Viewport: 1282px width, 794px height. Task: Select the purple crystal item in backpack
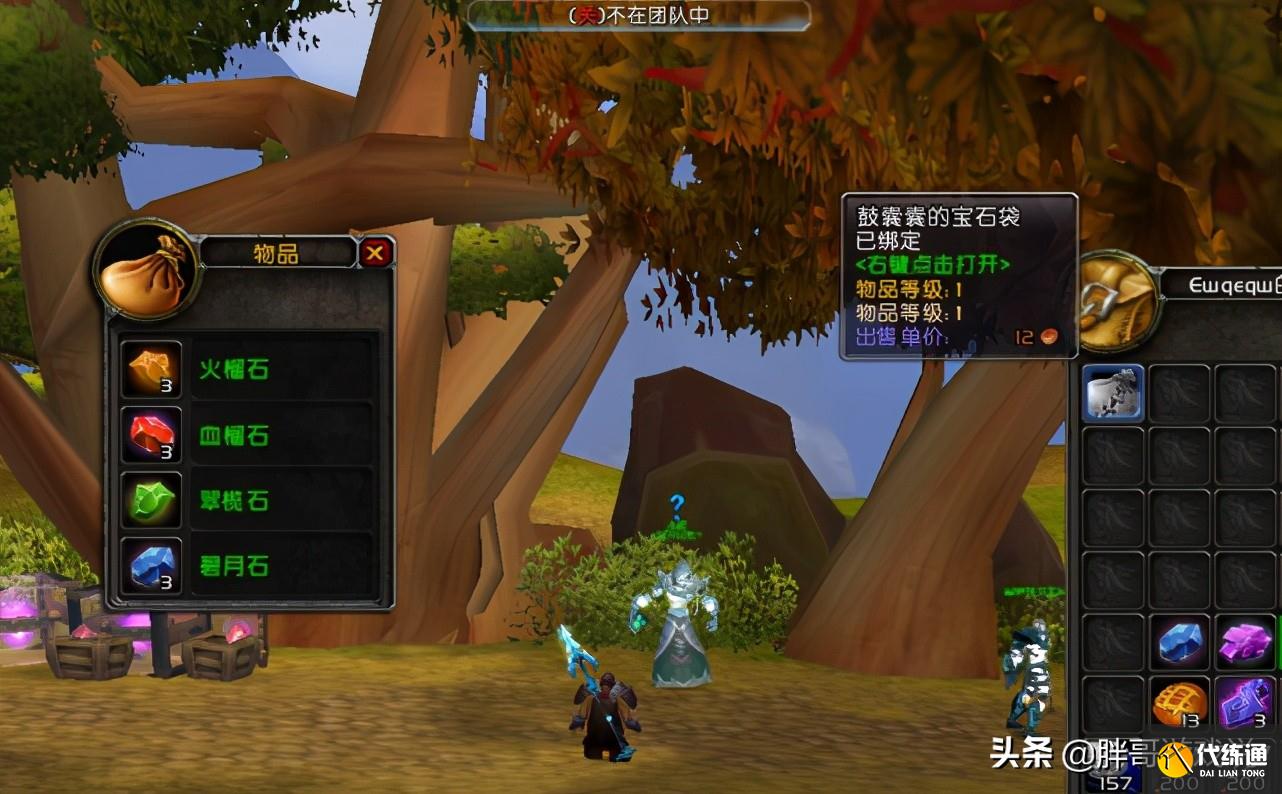pyautogui.click(x=1245, y=642)
